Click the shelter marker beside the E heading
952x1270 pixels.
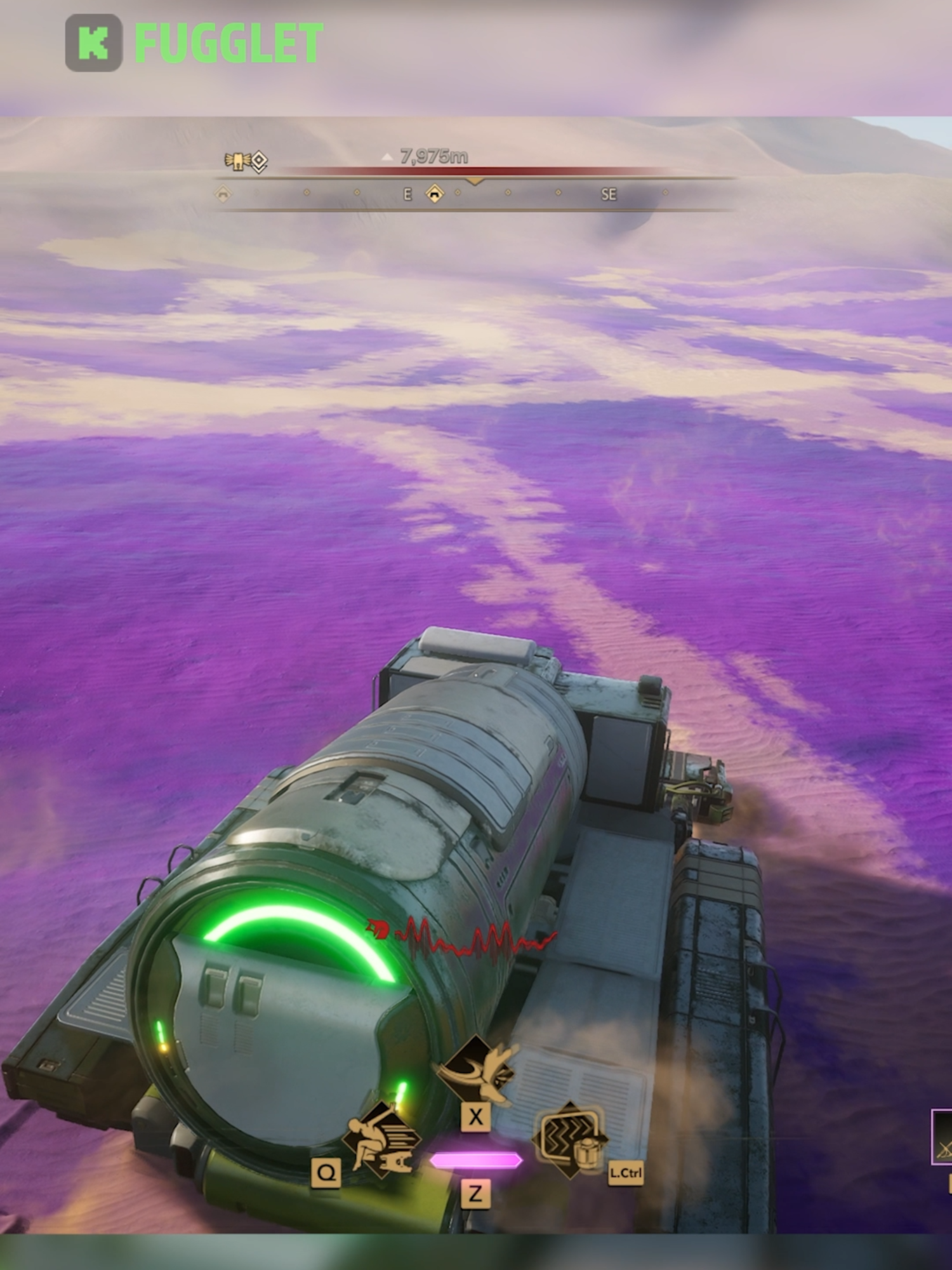[x=435, y=193]
